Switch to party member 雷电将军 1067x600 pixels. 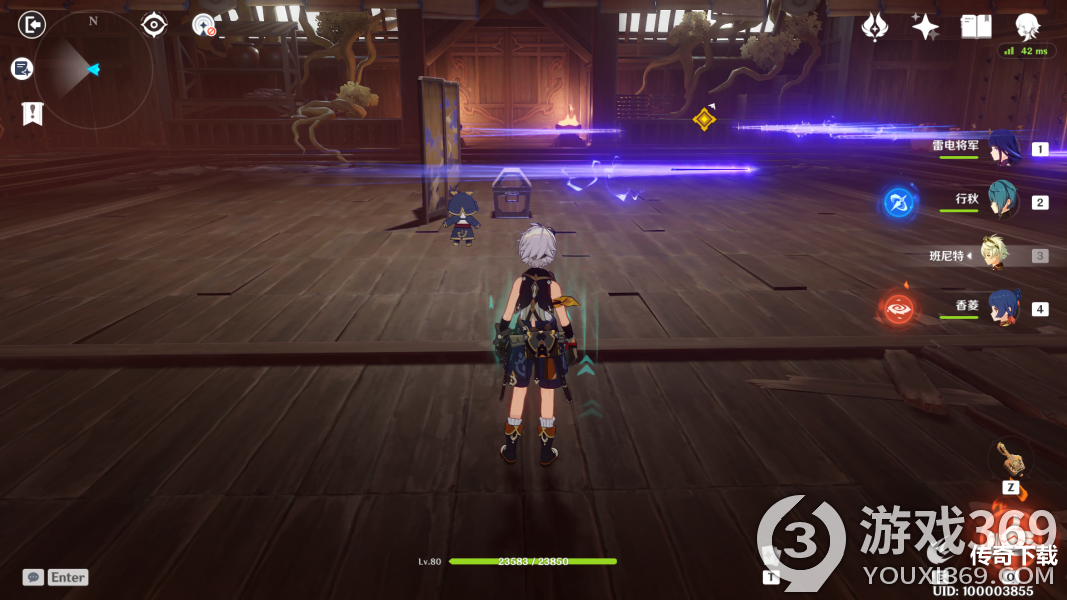click(x=1003, y=148)
